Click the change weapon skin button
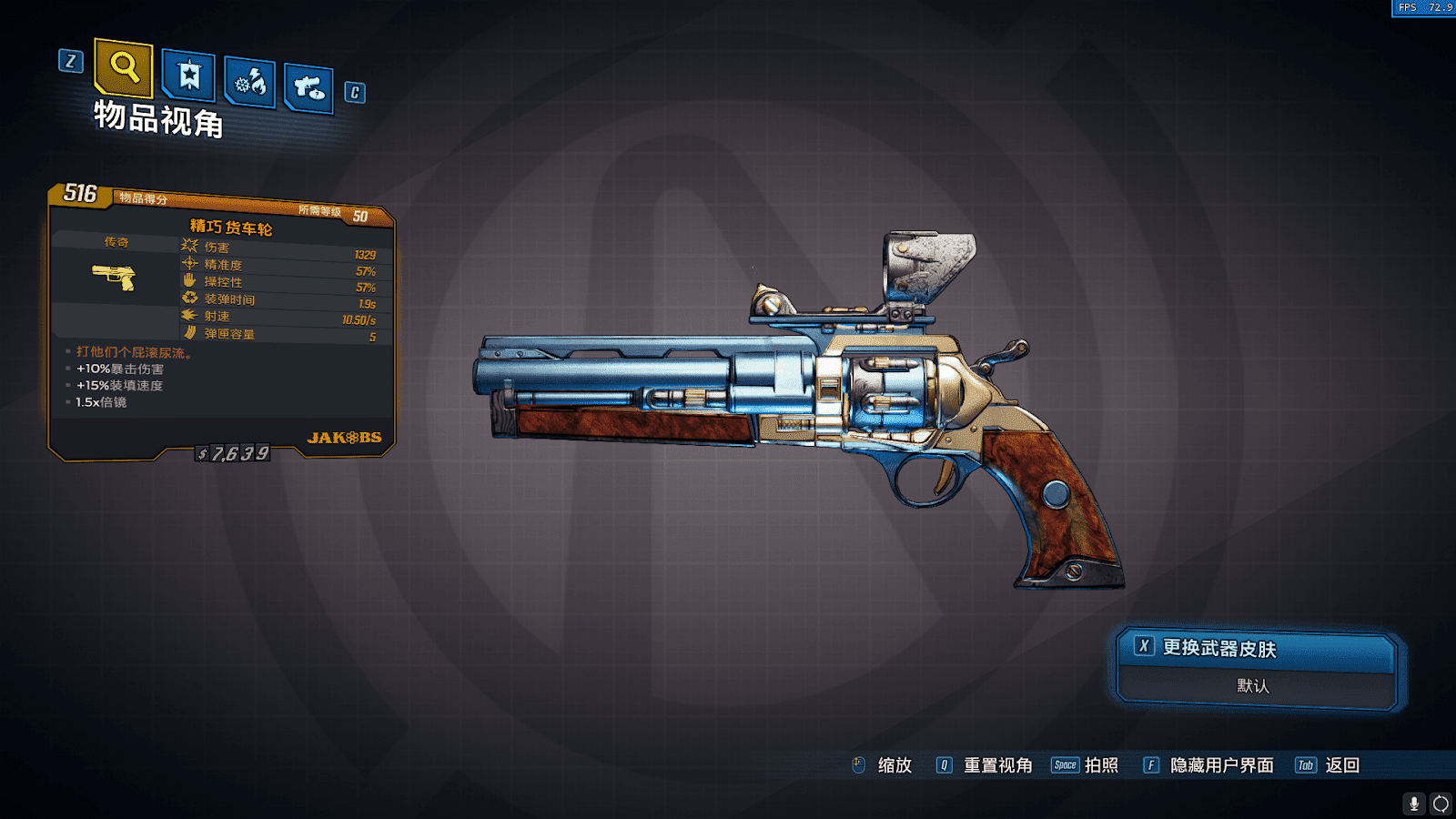The width and height of the screenshot is (1456, 819). click(x=1256, y=648)
